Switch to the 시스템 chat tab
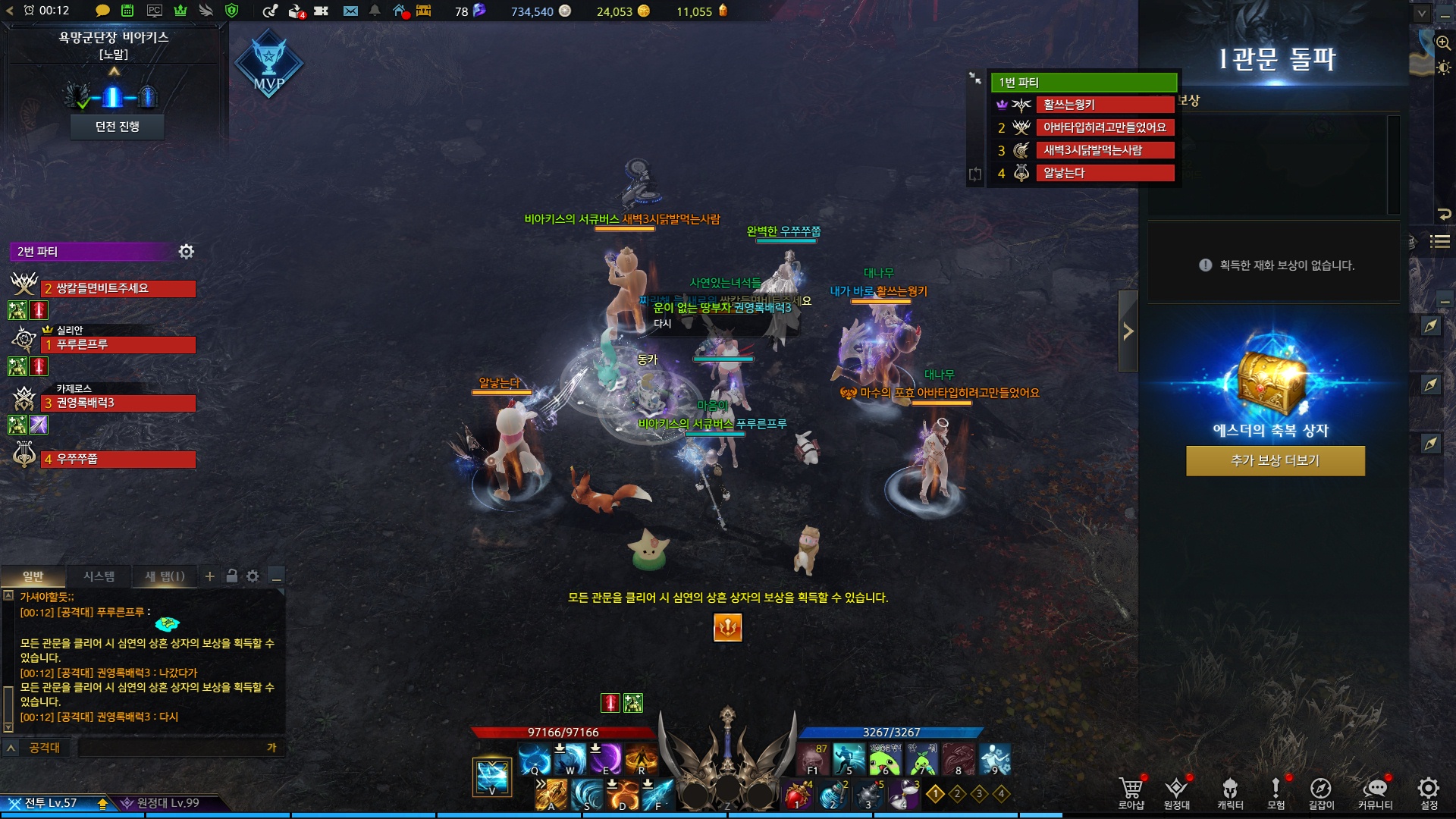The image size is (1456, 819). coord(99,576)
